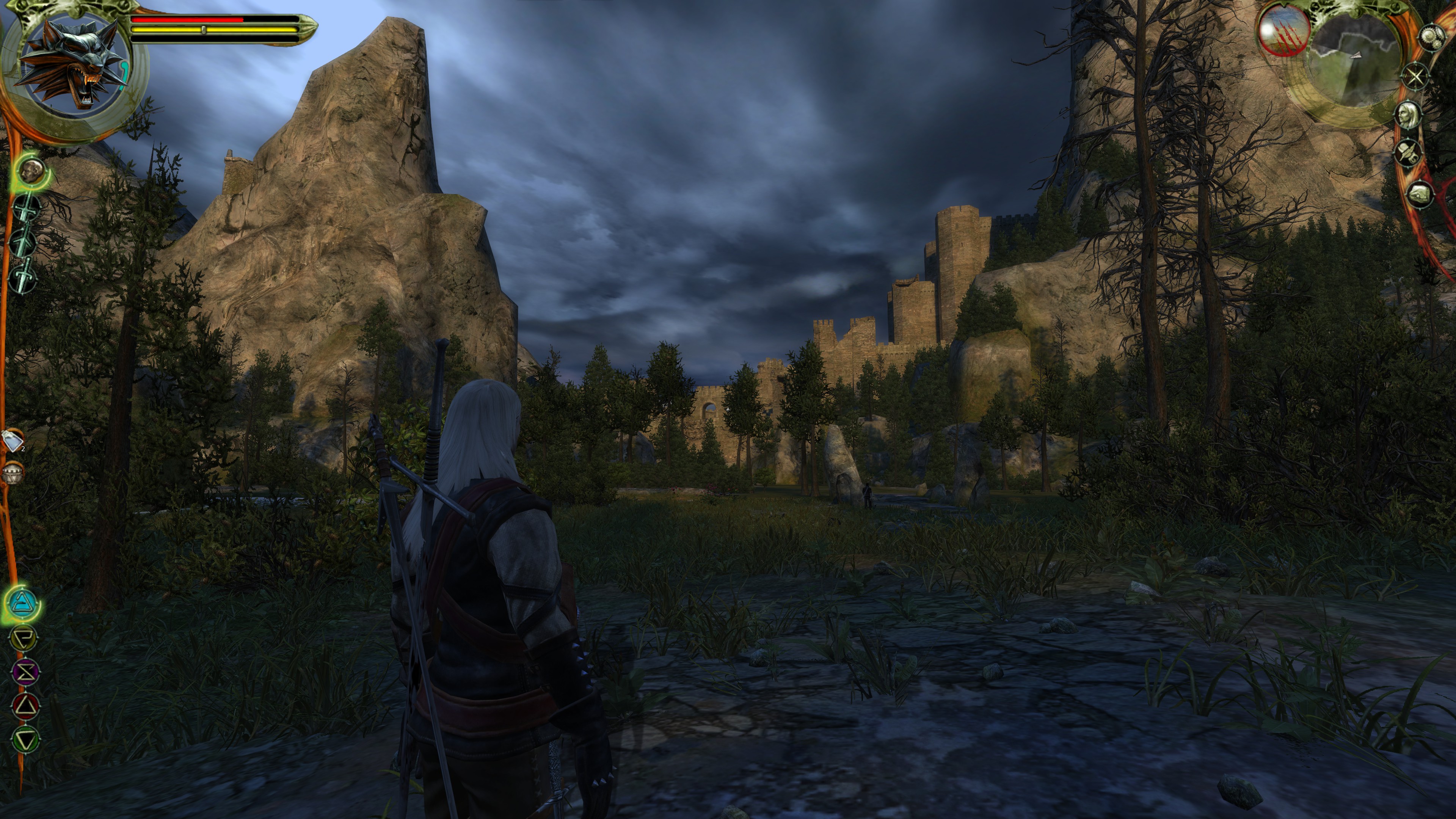The height and width of the screenshot is (819, 1456).
Task: Open inventory with the glove icon
Action: (1419, 194)
